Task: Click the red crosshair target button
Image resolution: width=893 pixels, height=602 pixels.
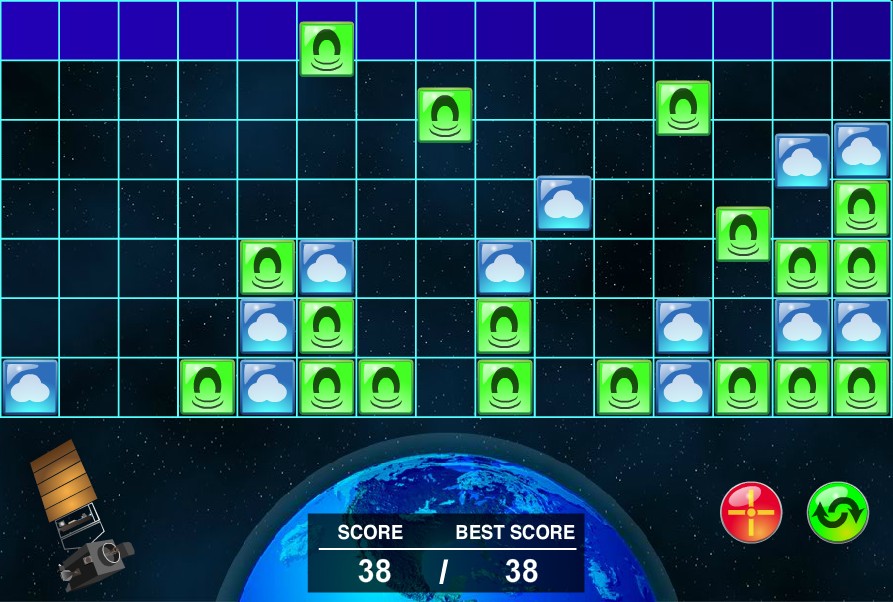Action: [750, 512]
